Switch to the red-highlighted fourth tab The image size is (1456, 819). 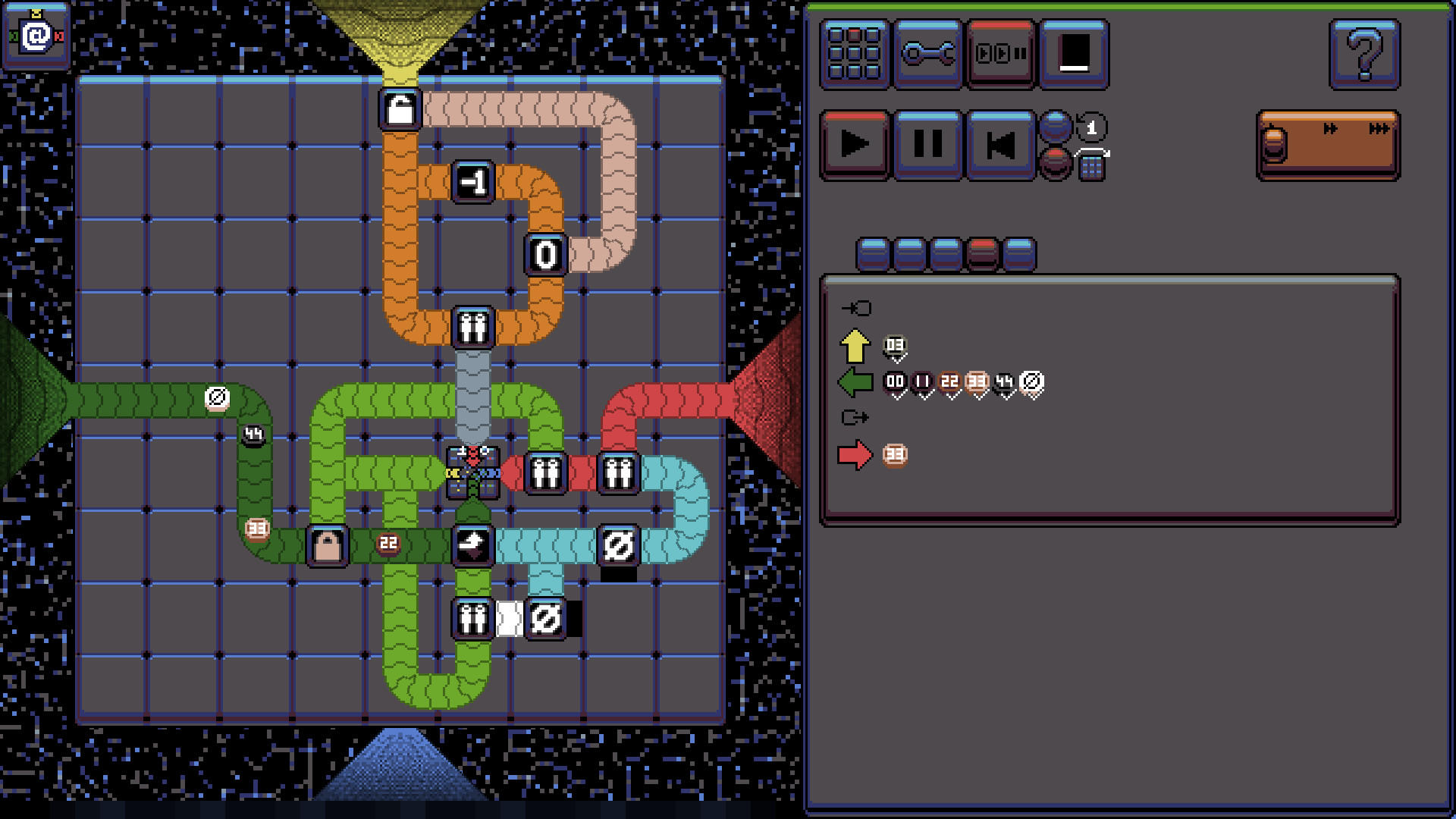point(981,255)
